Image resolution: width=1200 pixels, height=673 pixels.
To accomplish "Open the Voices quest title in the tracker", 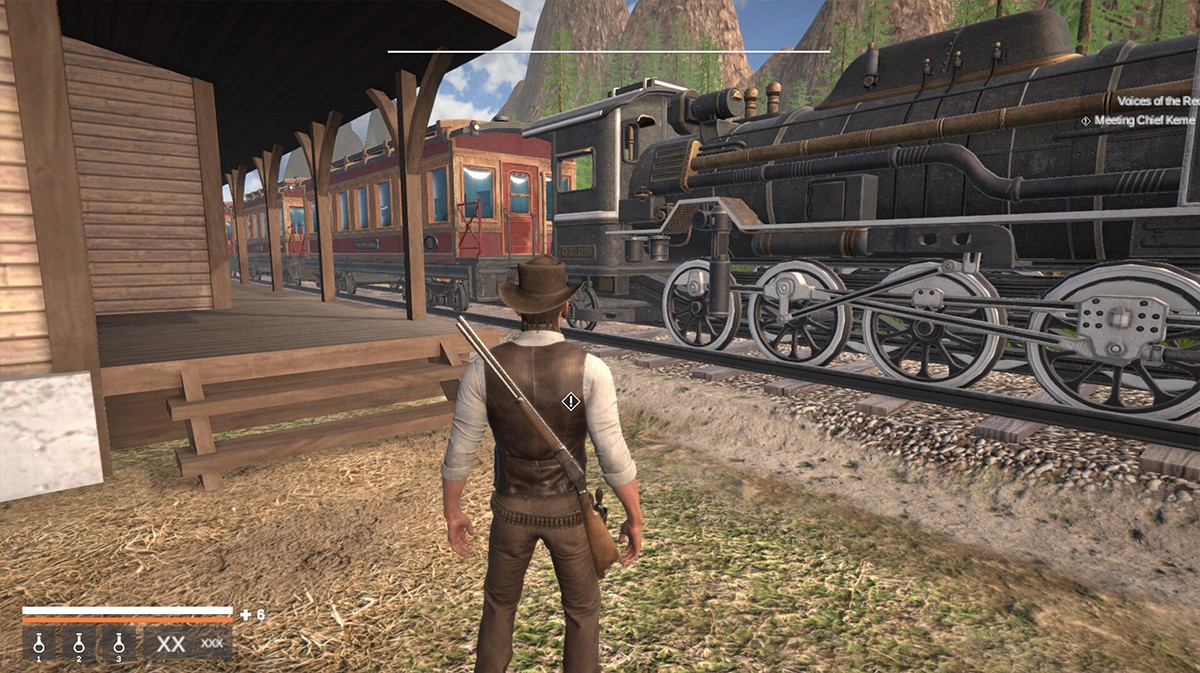I will pyautogui.click(x=1157, y=101).
